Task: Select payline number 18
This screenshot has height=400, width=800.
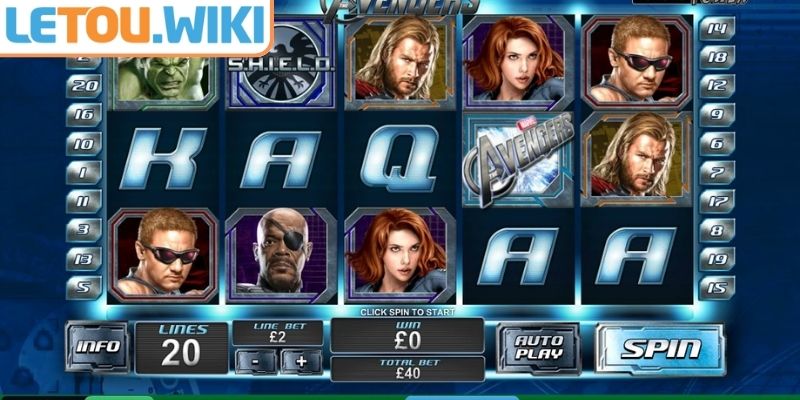Action: pyautogui.click(x=716, y=58)
